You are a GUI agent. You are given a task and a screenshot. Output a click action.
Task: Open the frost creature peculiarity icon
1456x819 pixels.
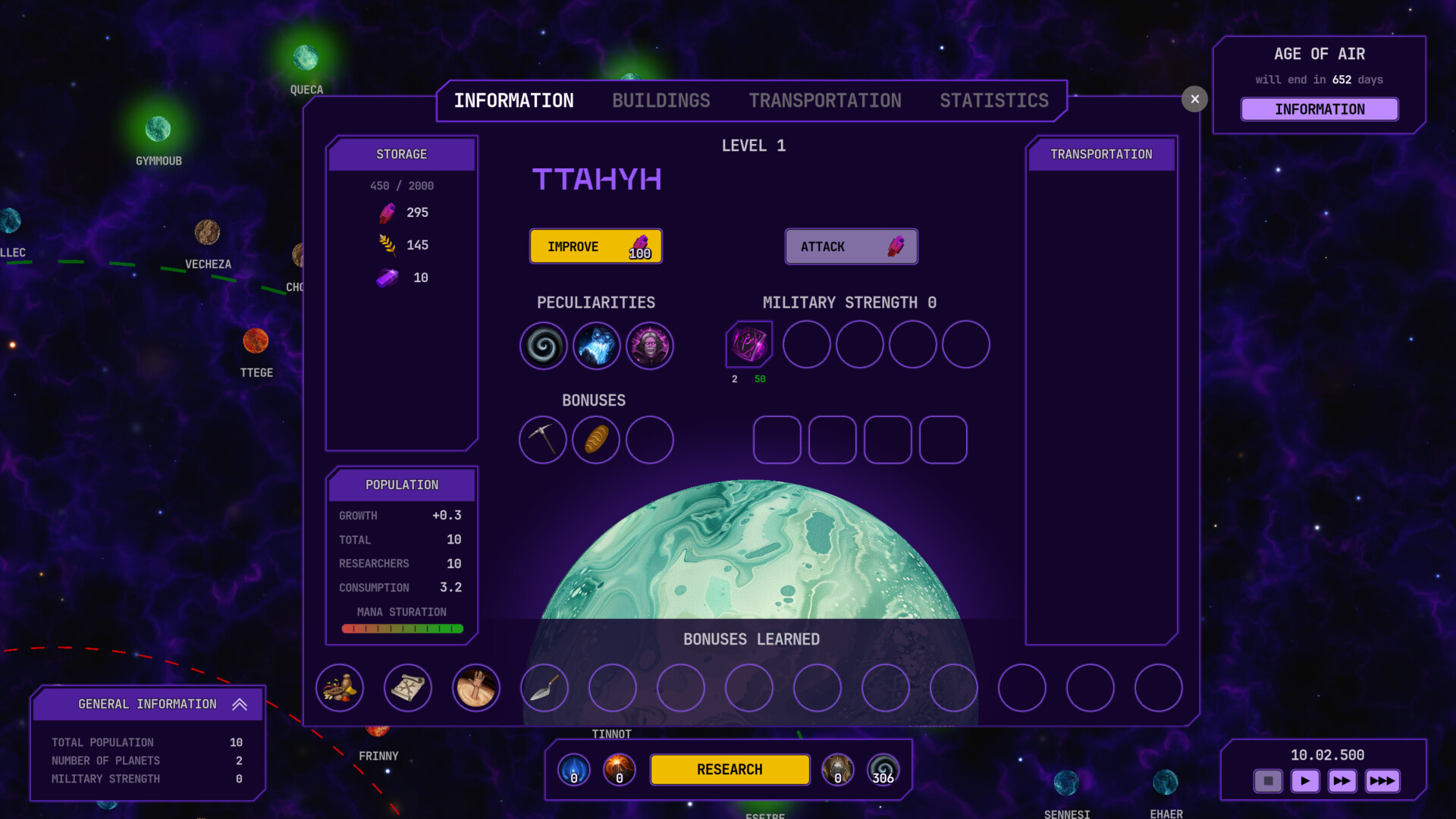tap(596, 346)
